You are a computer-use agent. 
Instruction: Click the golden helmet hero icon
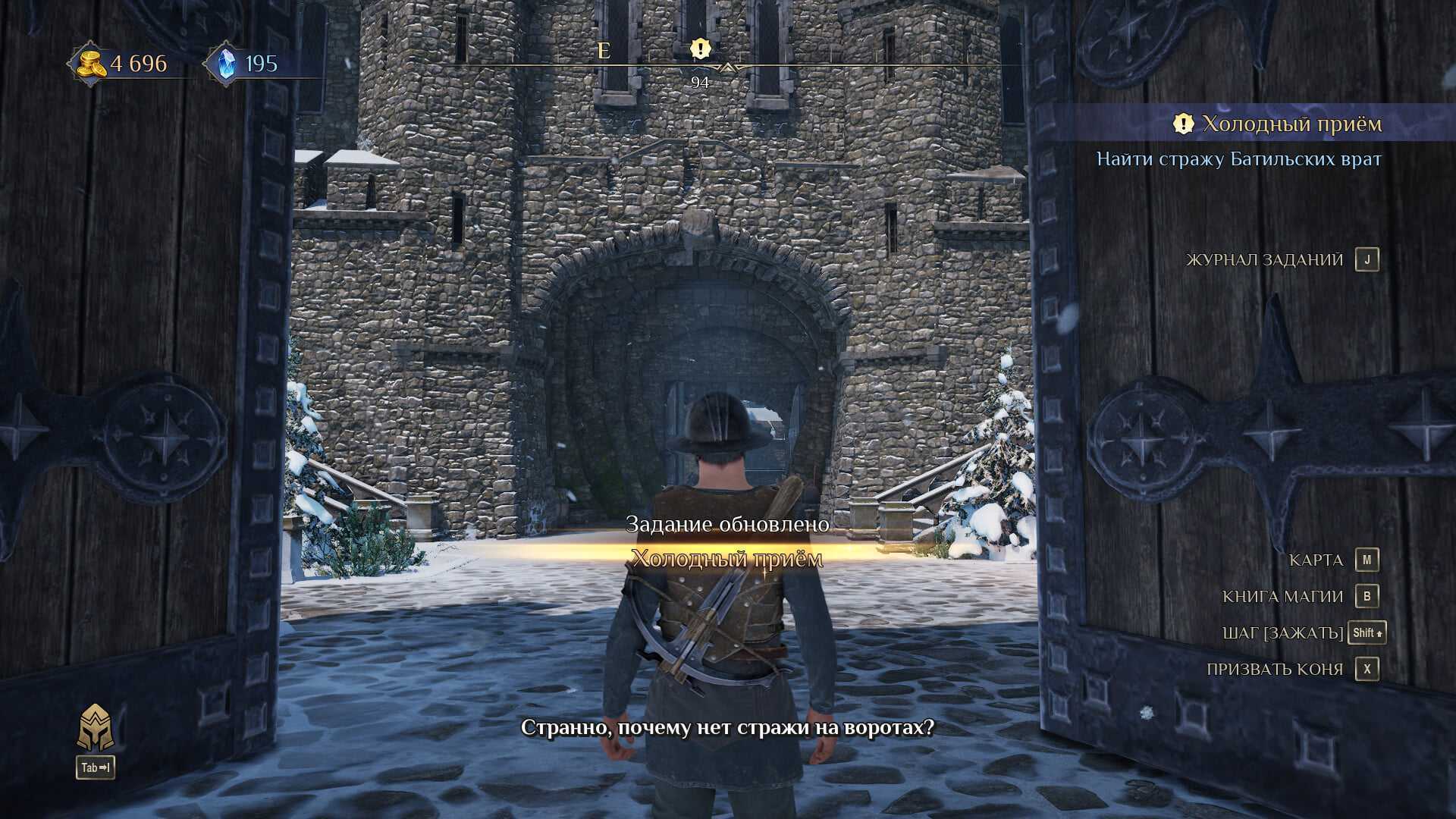click(x=96, y=728)
